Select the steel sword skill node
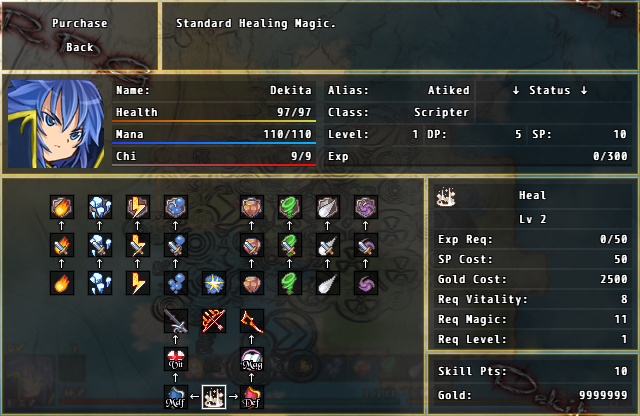Image resolution: width=640 pixels, height=416 pixels. pos(176,321)
